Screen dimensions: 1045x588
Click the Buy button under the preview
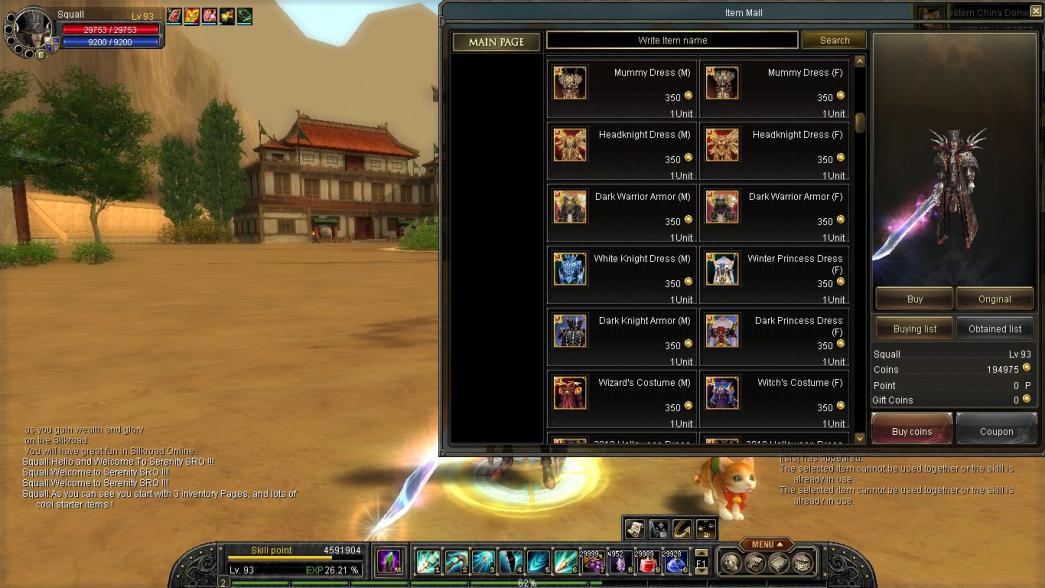point(914,299)
